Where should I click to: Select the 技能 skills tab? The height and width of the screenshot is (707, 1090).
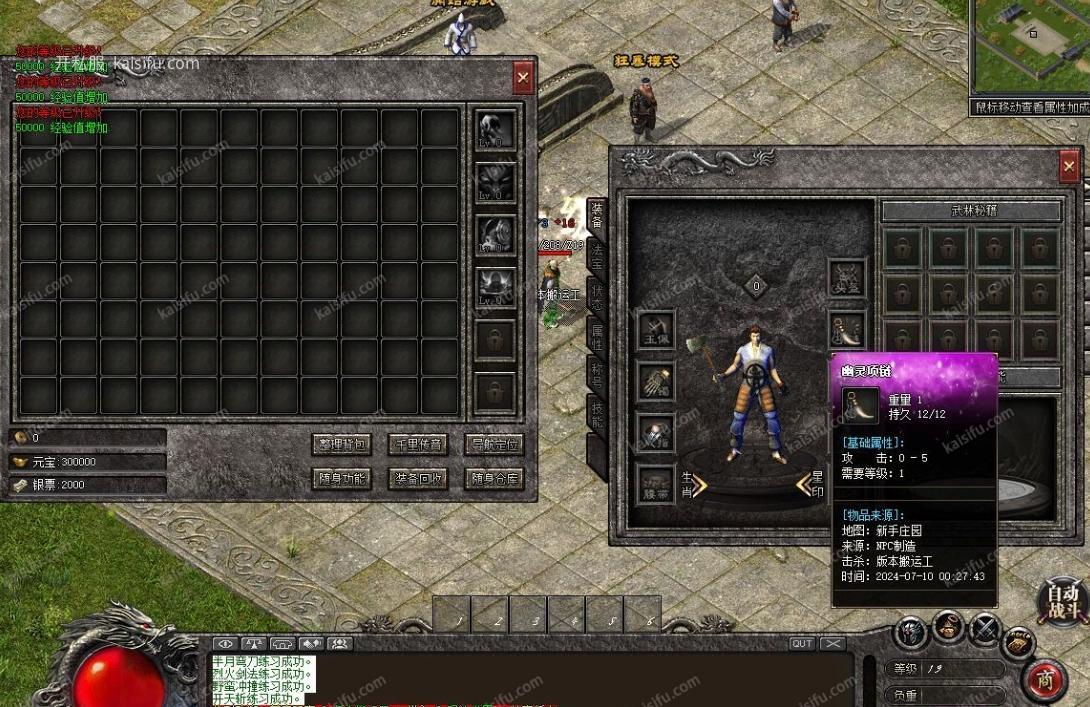click(597, 417)
